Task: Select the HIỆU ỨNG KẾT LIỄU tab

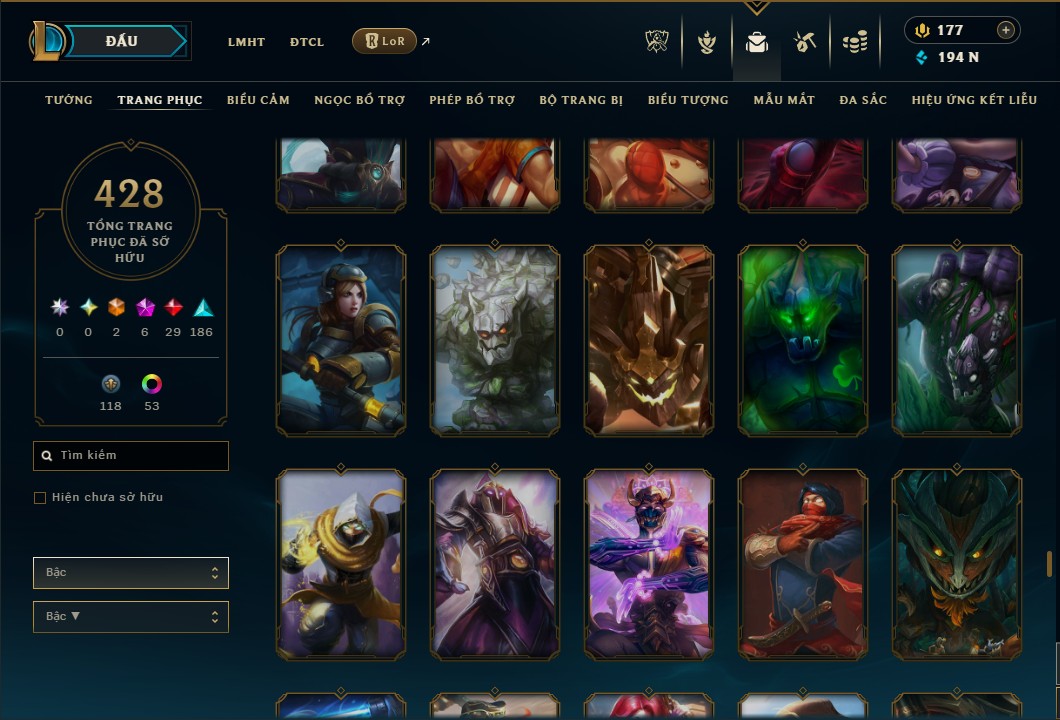Action: point(974,100)
